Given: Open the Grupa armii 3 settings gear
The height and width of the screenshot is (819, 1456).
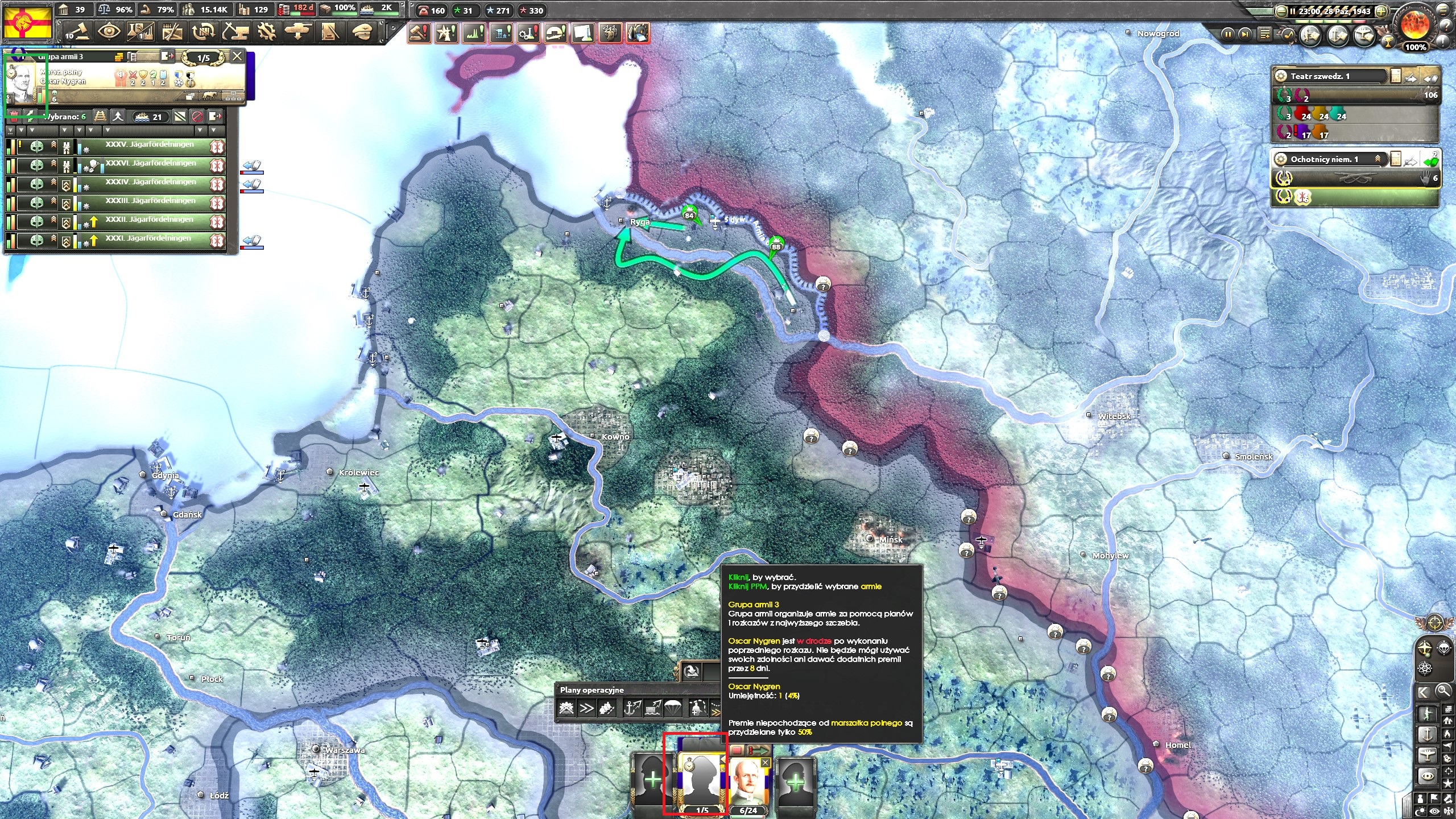Looking at the screenshot, I should (119, 58).
